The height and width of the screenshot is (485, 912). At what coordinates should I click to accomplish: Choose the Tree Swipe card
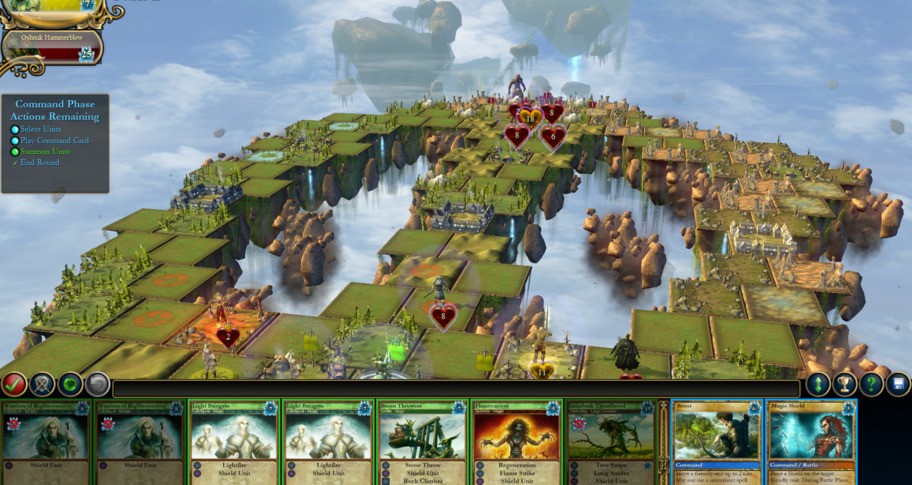tap(609, 442)
